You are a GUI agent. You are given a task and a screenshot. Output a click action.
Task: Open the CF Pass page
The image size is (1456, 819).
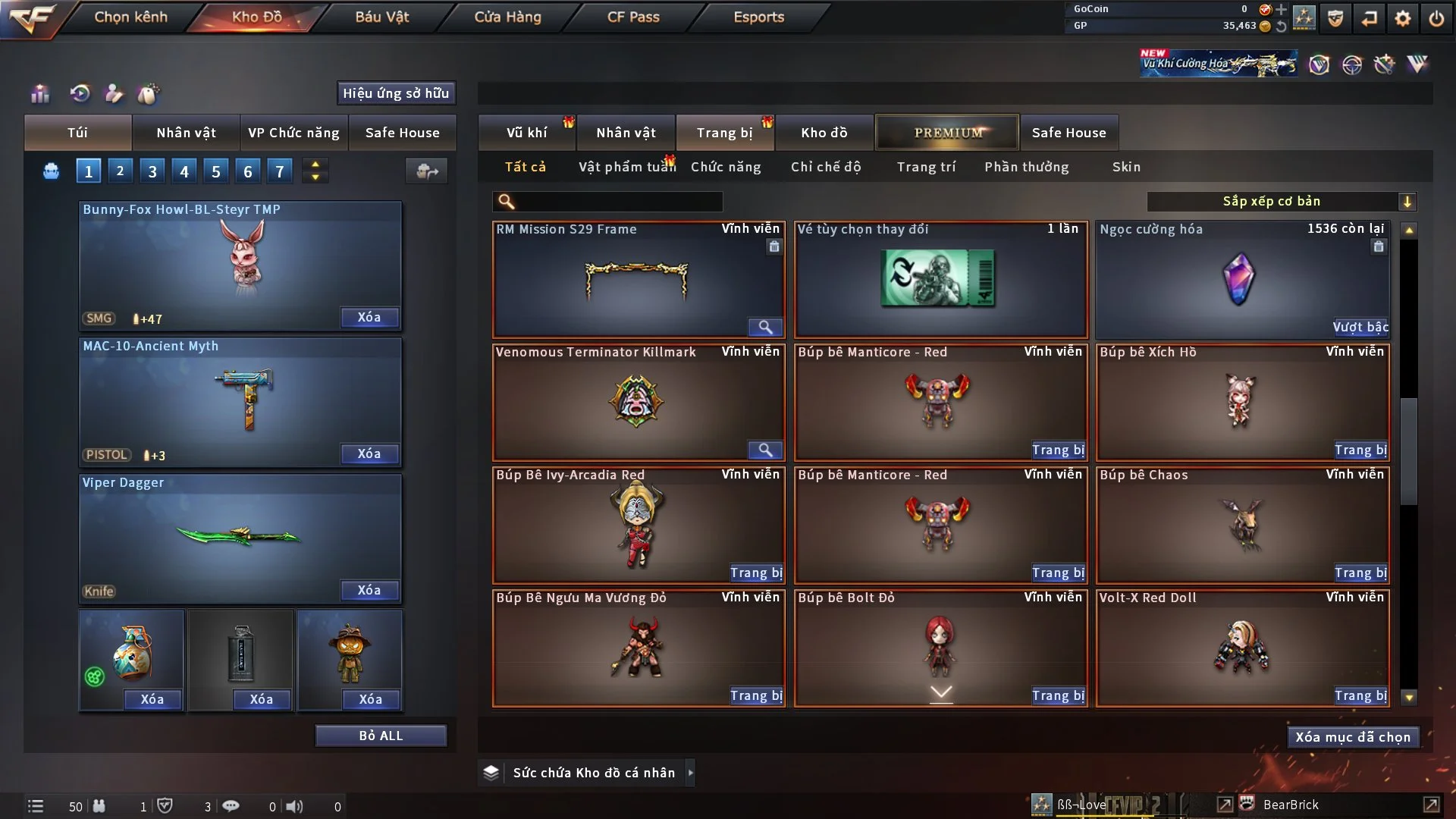tap(633, 17)
